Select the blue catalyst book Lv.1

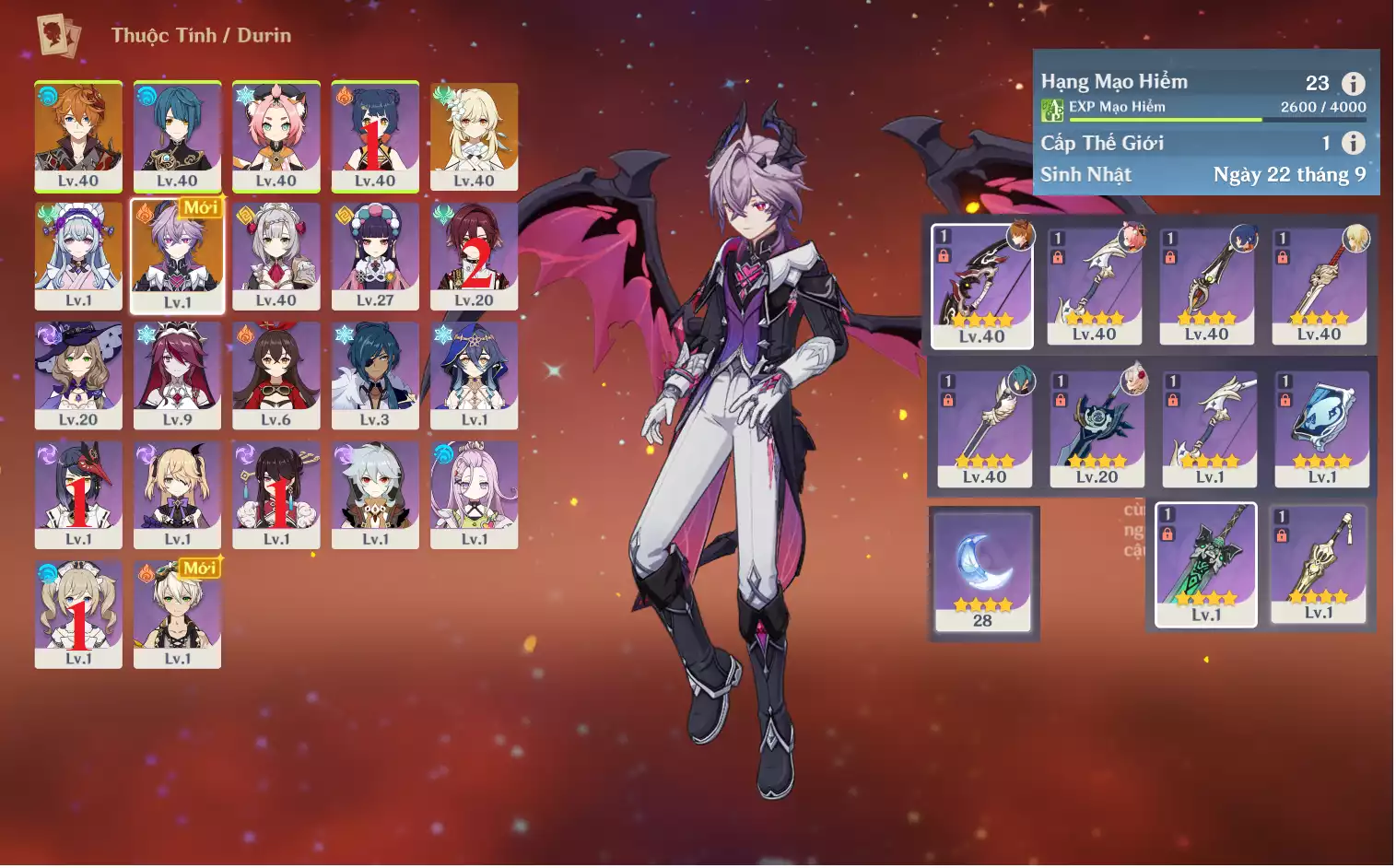point(1321,428)
